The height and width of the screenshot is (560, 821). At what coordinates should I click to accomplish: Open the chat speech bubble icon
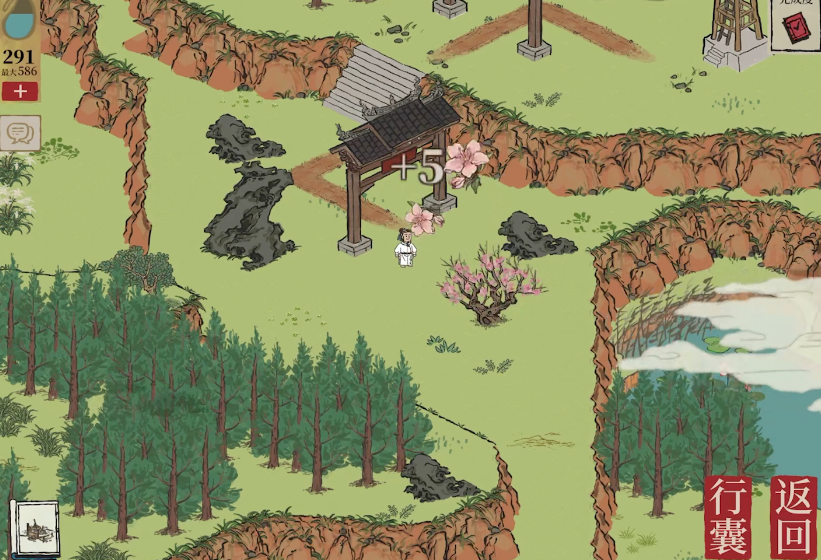tap(19, 132)
